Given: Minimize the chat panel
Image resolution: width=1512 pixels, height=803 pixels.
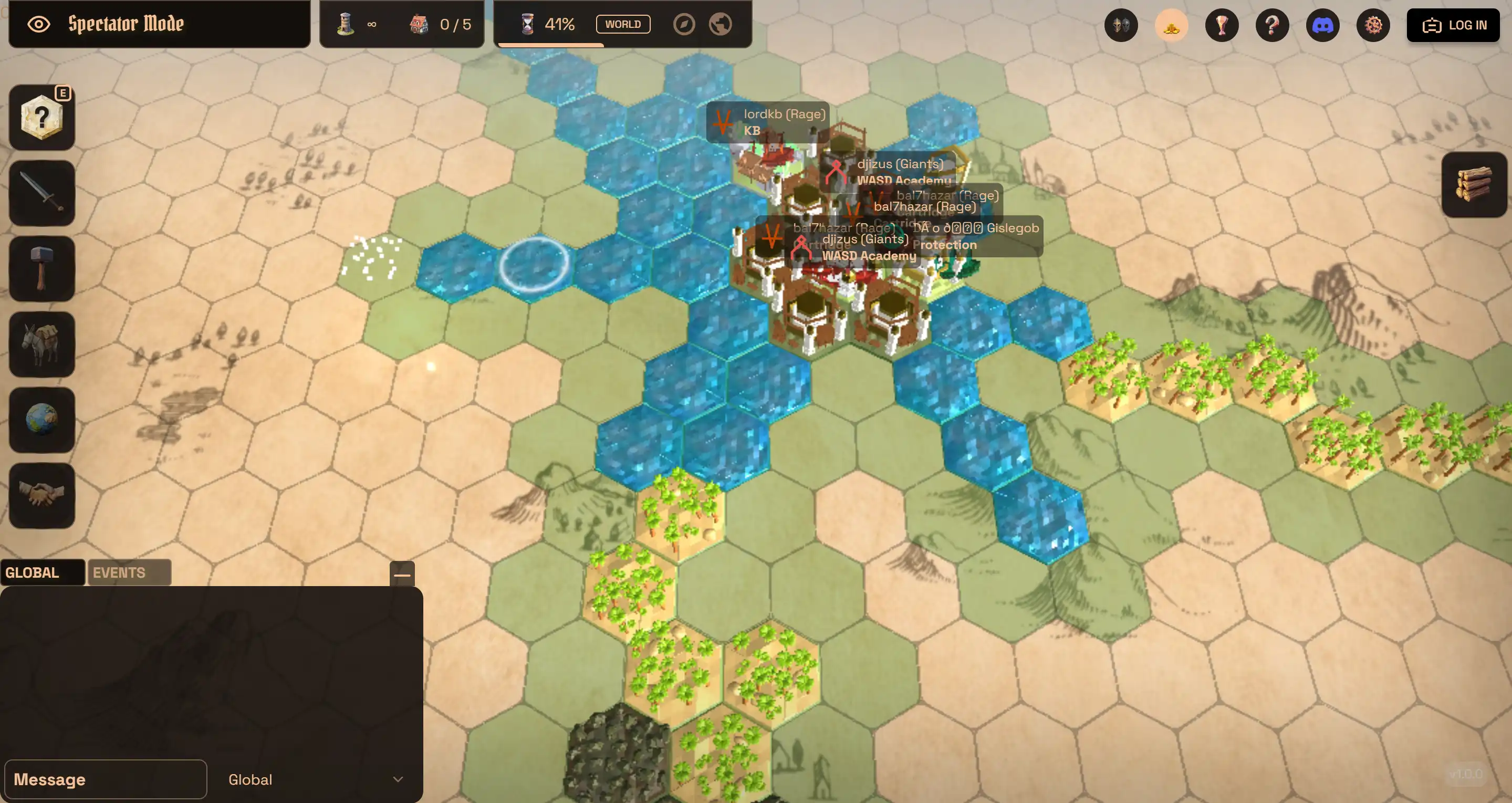Looking at the screenshot, I should click(402, 574).
